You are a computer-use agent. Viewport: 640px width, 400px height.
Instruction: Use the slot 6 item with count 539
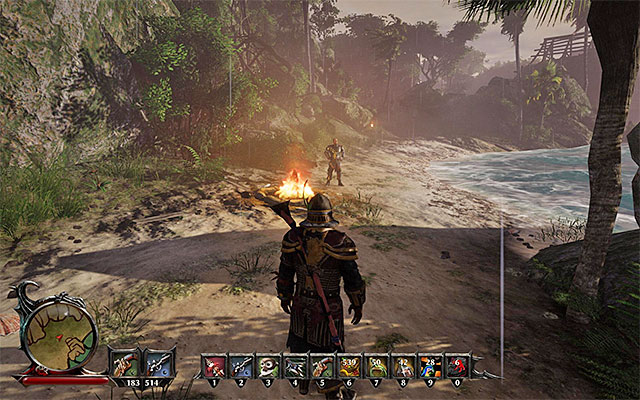pyautogui.click(x=349, y=366)
